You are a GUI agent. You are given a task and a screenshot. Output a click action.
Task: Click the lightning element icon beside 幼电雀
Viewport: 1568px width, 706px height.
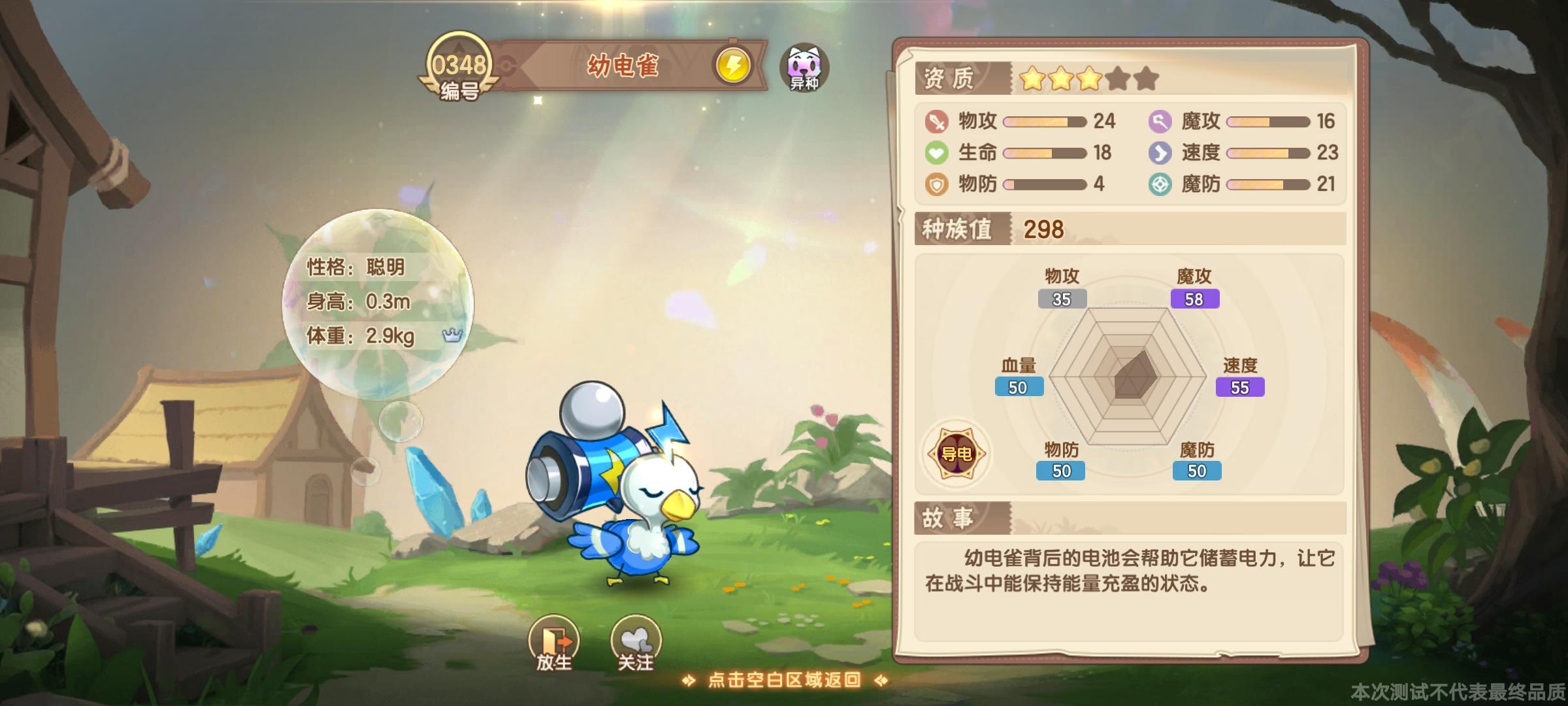coord(734,66)
